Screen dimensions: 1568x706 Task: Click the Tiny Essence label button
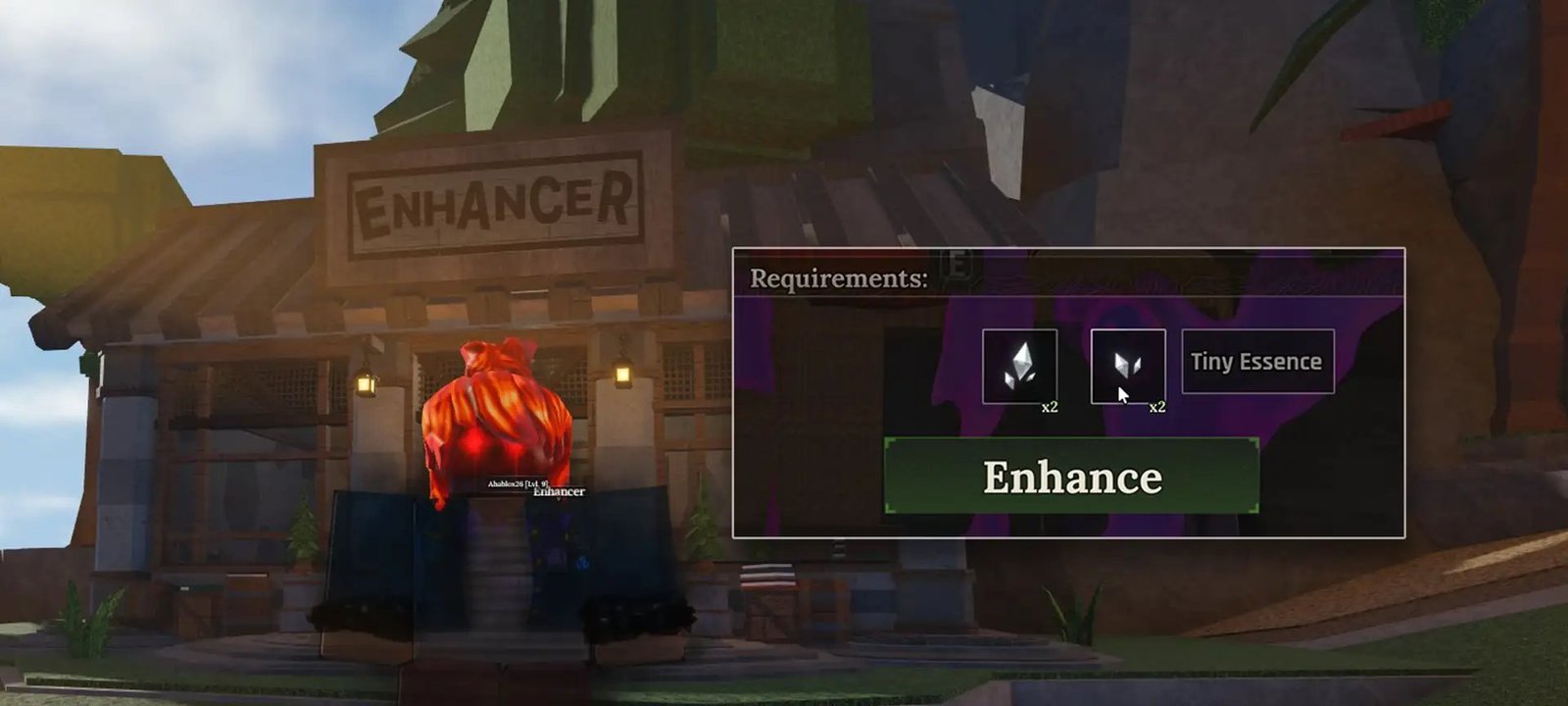(x=1256, y=360)
